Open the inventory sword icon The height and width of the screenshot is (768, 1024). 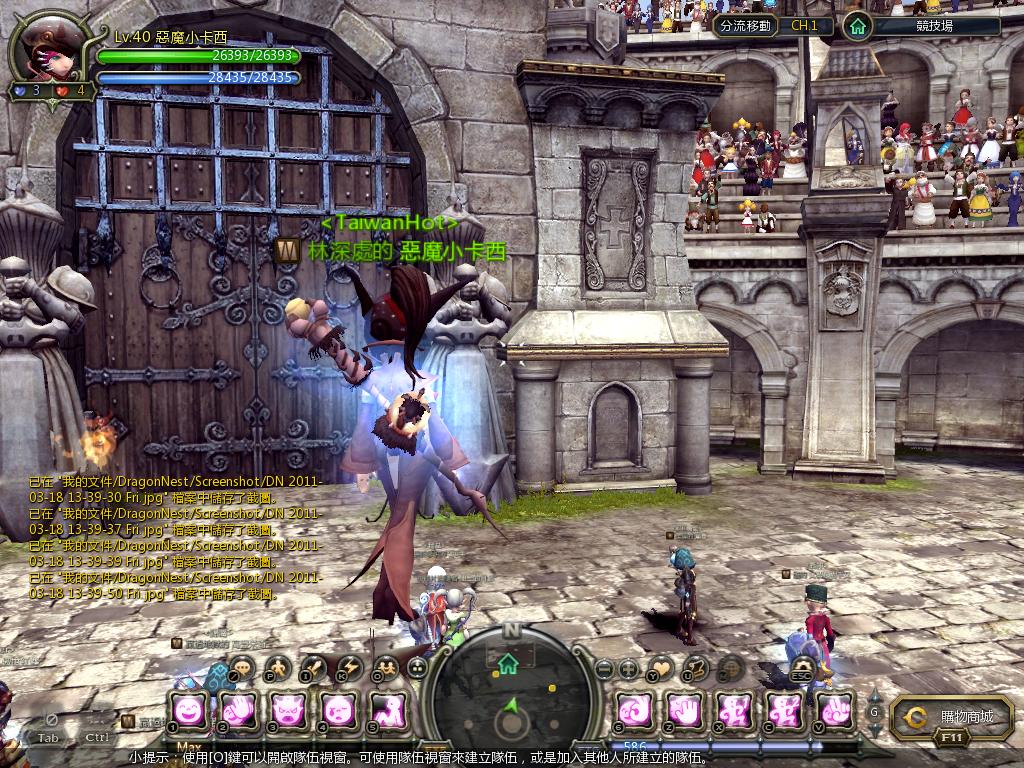[x=314, y=667]
